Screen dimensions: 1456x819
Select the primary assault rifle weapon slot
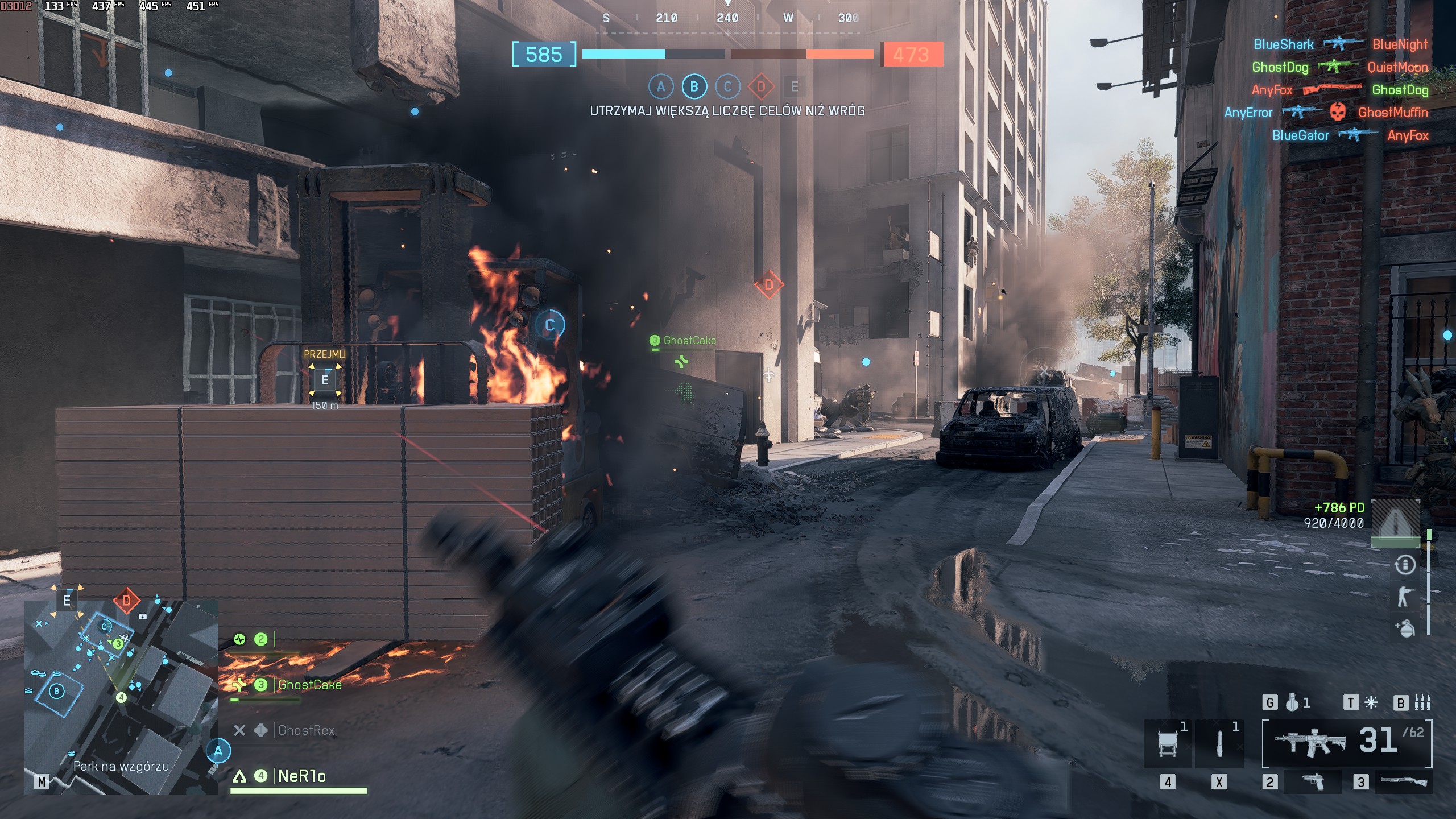pos(1346,743)
